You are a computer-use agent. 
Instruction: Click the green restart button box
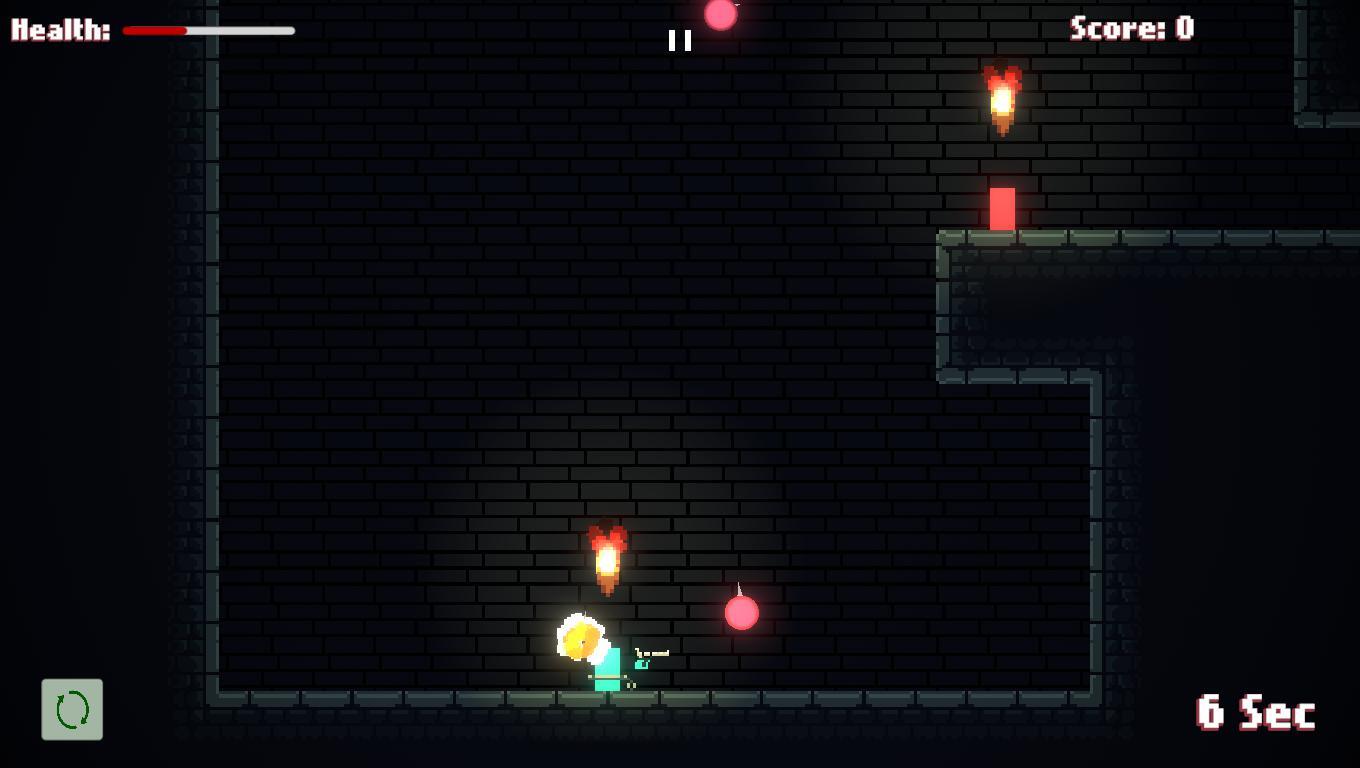pos(71,709)
